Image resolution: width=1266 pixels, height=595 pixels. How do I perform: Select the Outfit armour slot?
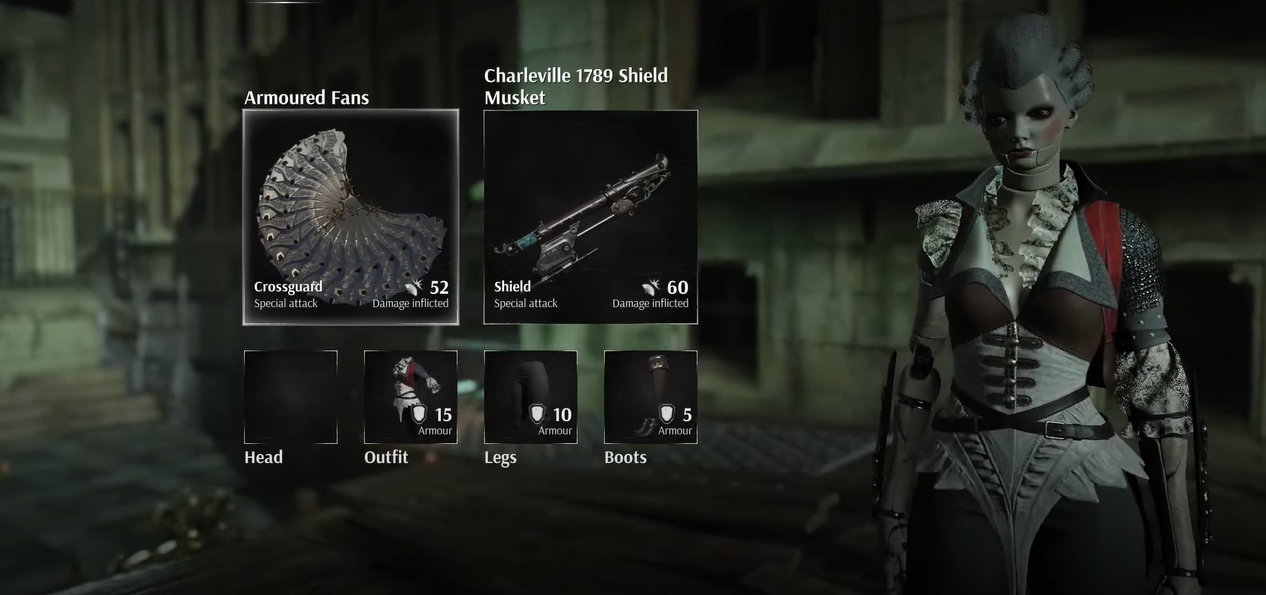pos(410,397)
